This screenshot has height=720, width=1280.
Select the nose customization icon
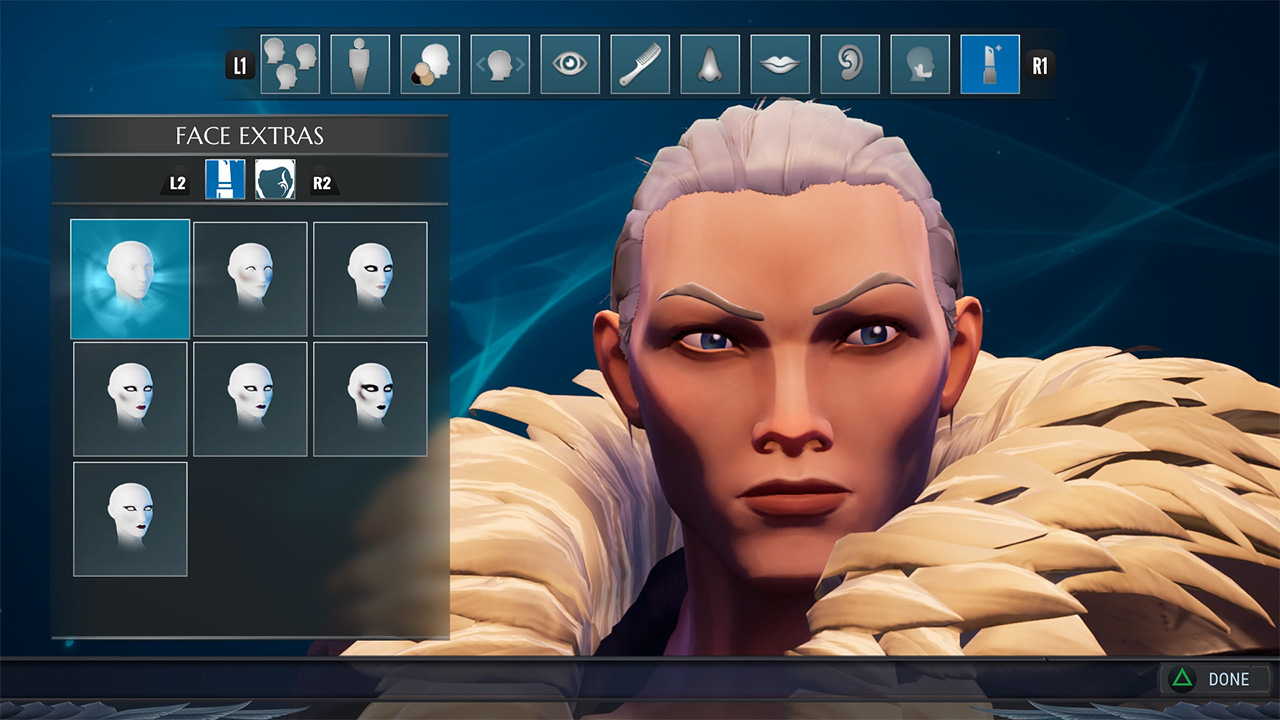[710, 63]
